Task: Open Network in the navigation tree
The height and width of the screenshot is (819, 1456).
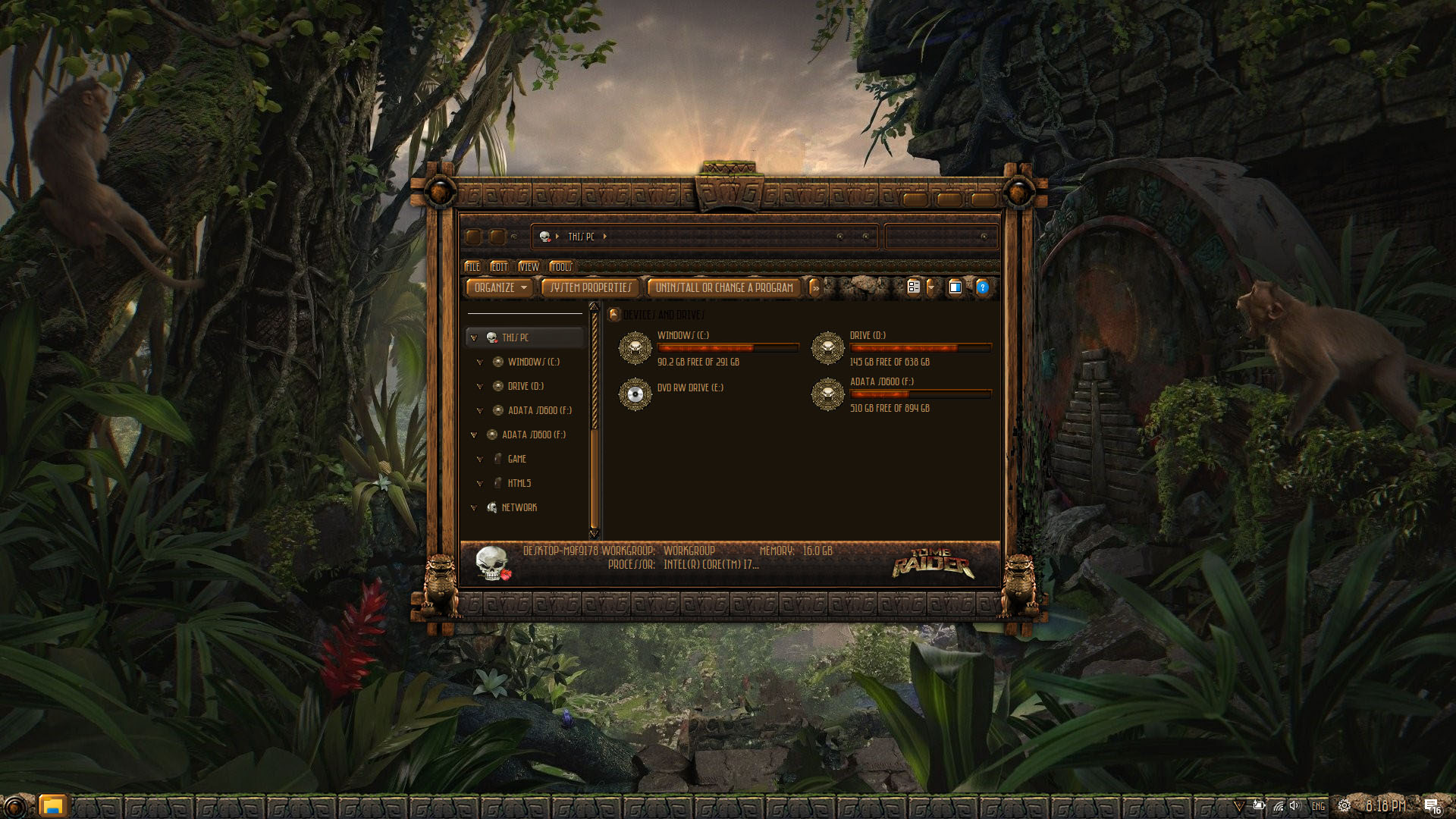Action: click(x=519, y=508)
